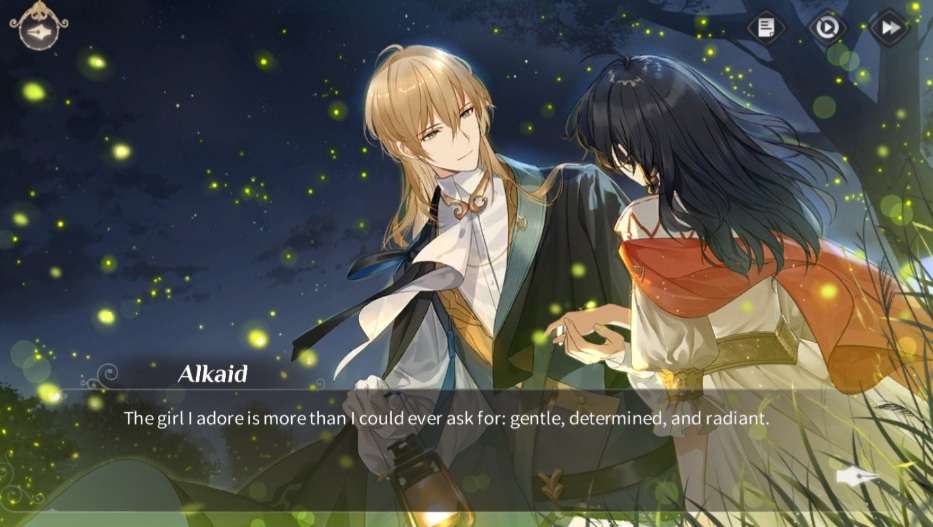
Task: Skip ahead with the fast-forward button
Action: click(888, 27)
